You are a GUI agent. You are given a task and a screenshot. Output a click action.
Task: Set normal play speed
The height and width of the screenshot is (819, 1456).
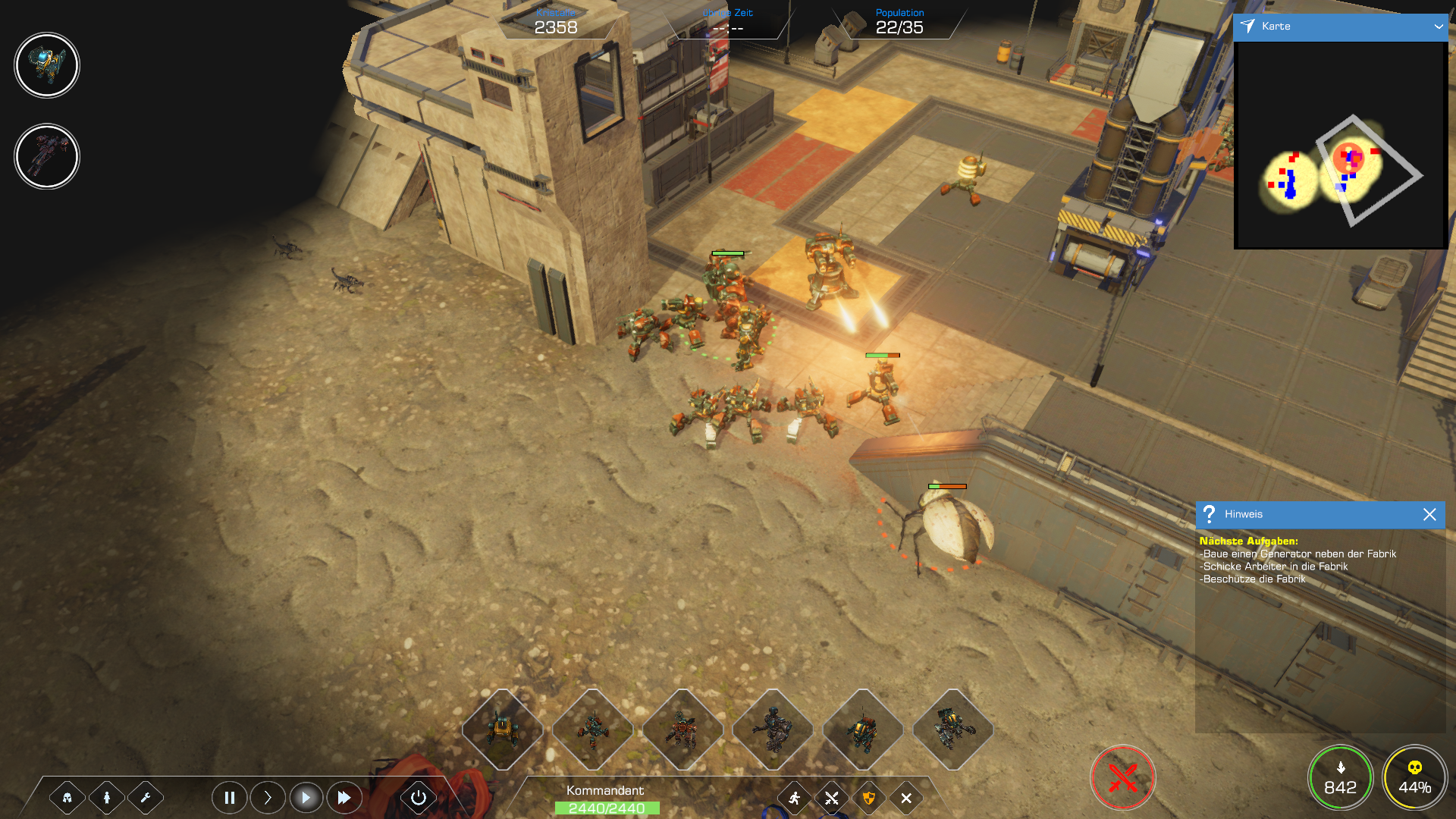(x=306, y=798)
